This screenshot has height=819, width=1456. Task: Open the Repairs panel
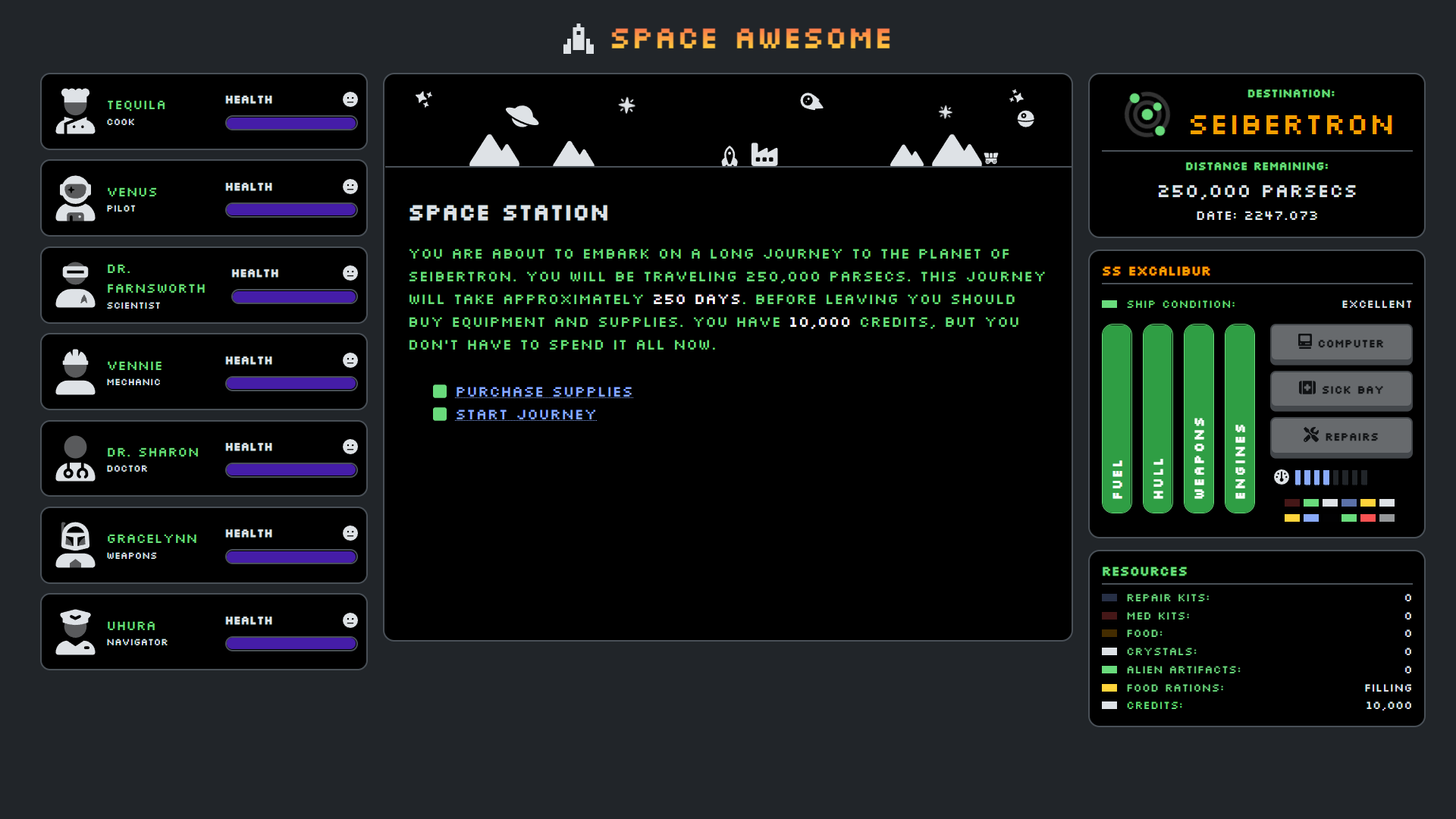pyautogui.click(x=1341, y=436)
